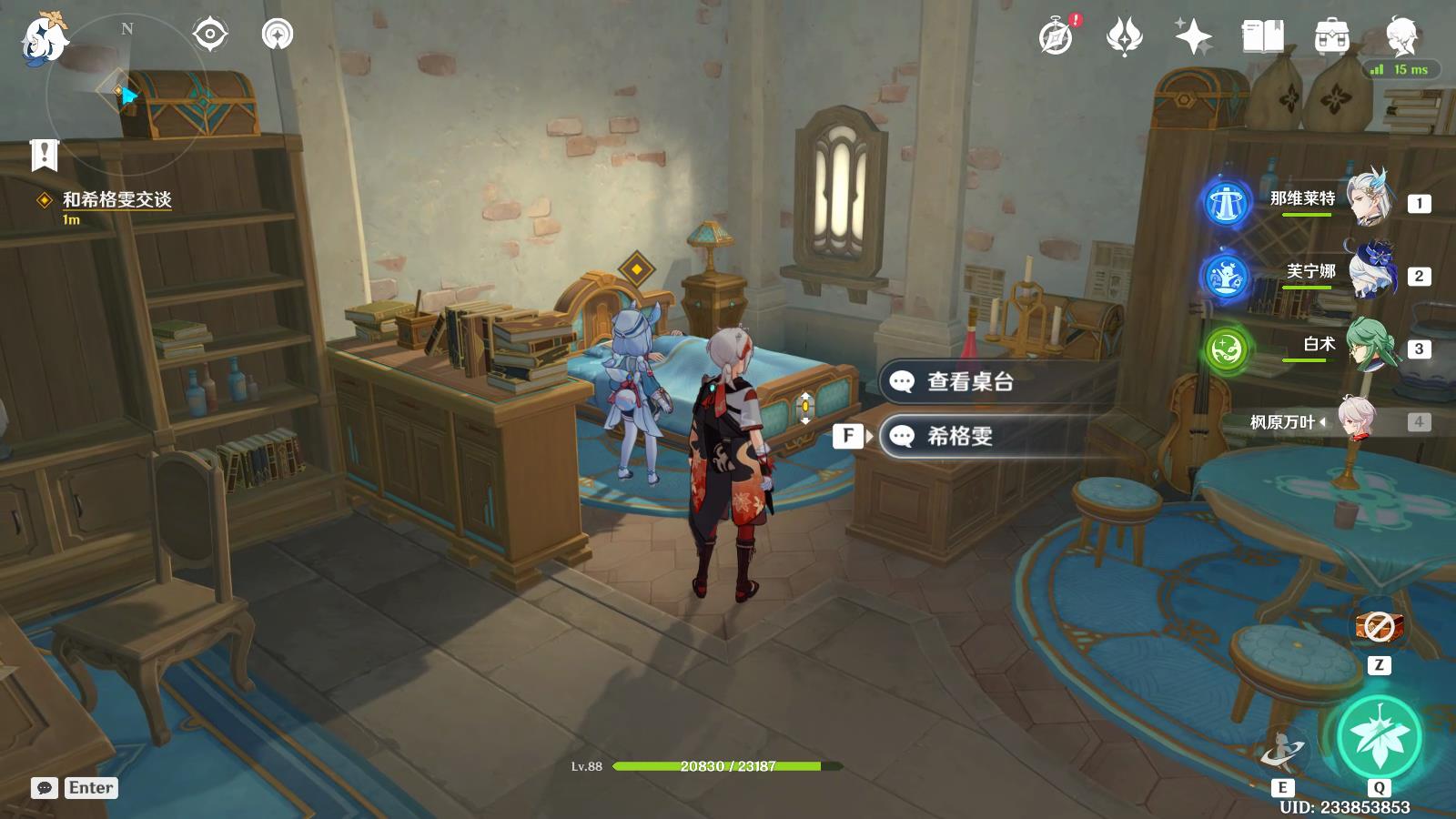Open the Paimon menu icon
This screenshot has height=819, width=1456.
point(44,38)
